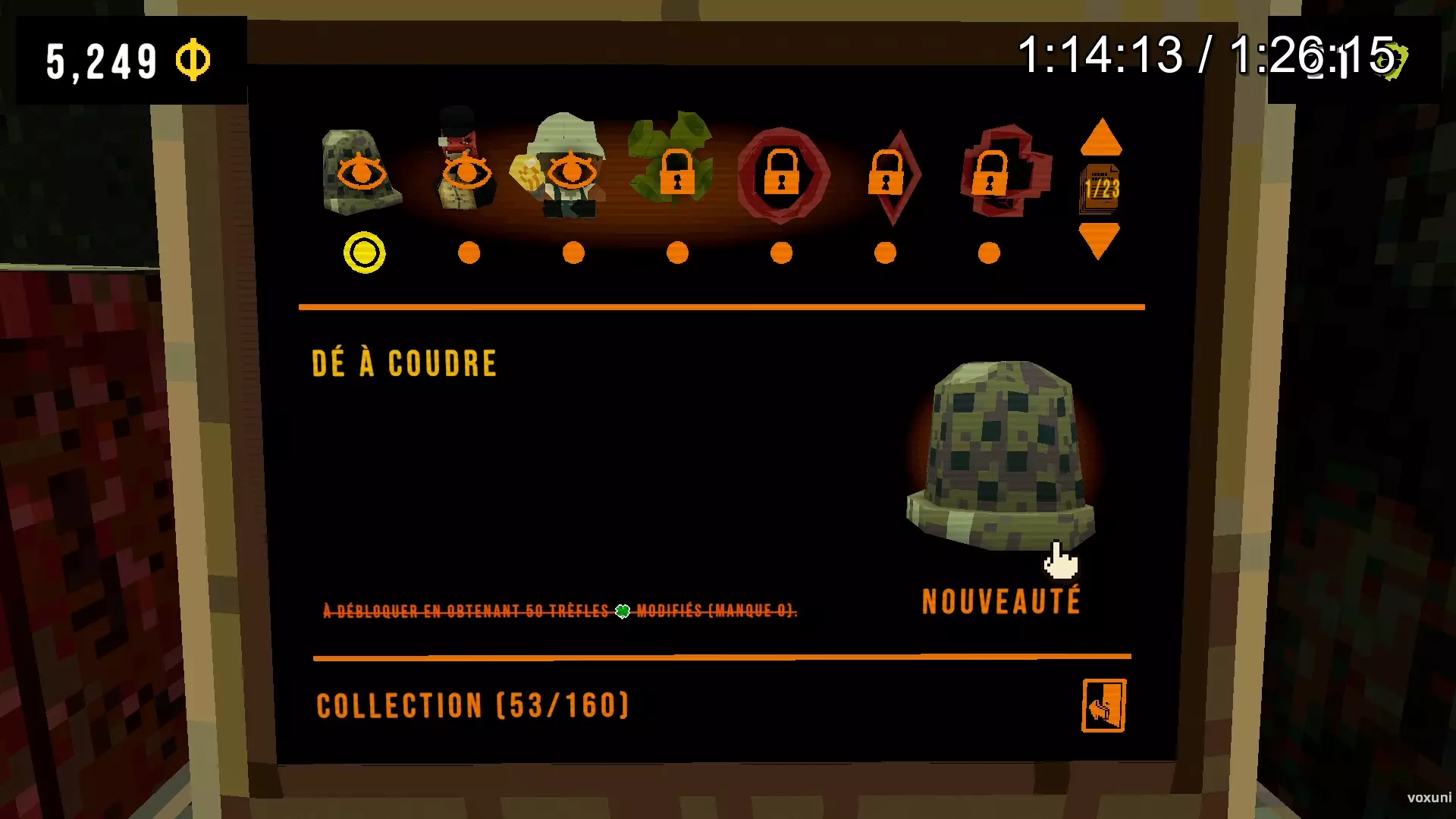Click the NOUVEAUTÉ label
The height and width of the screenshot is (819, 1456).
(1002, 601)
